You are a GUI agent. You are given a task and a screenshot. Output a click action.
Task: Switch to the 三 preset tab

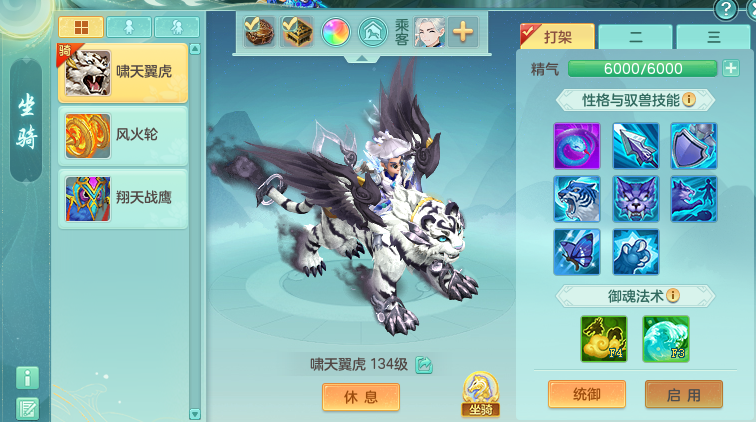[713, 37]
